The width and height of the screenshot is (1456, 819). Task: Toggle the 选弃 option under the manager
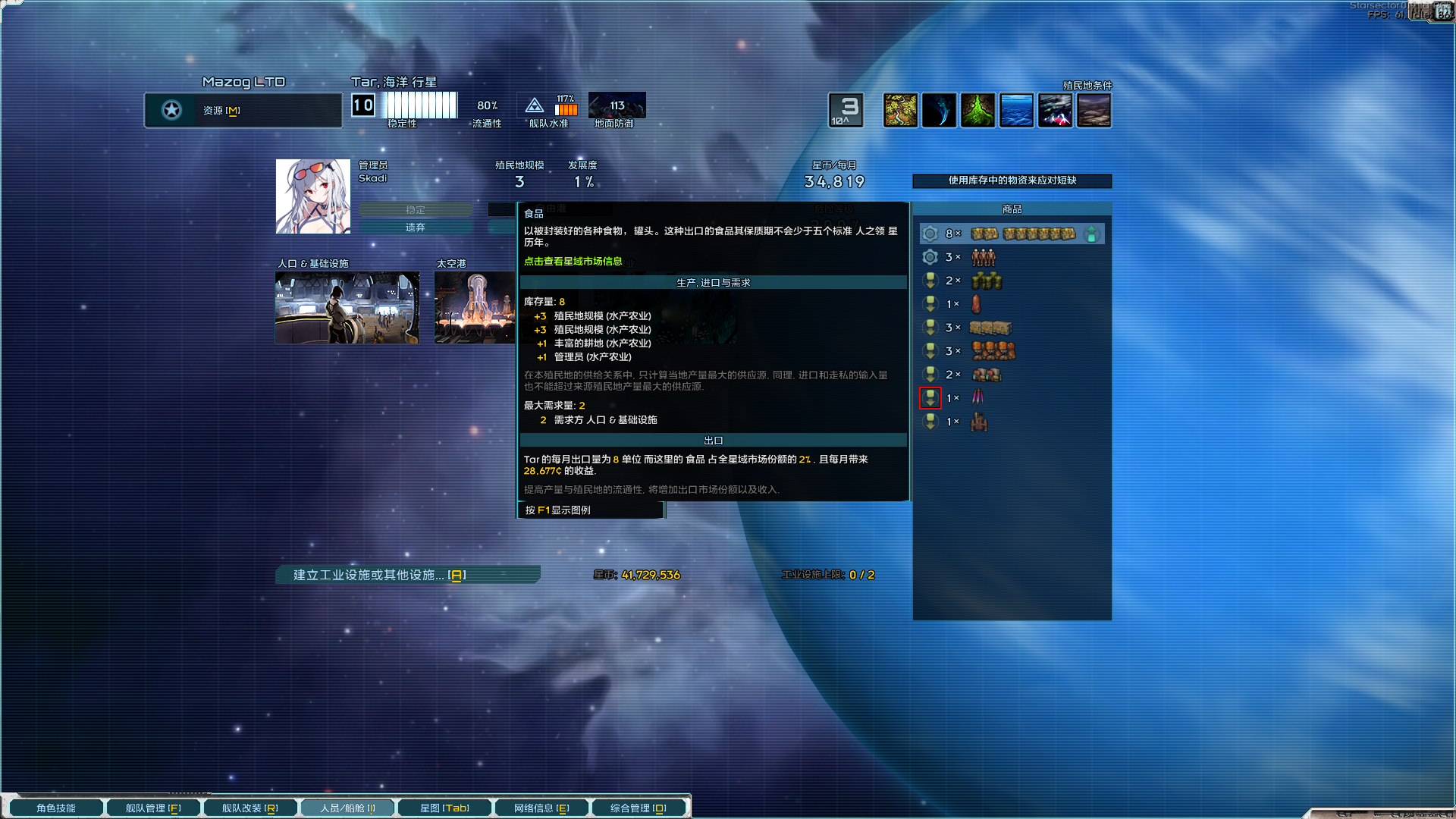click(x=416, y=227)
